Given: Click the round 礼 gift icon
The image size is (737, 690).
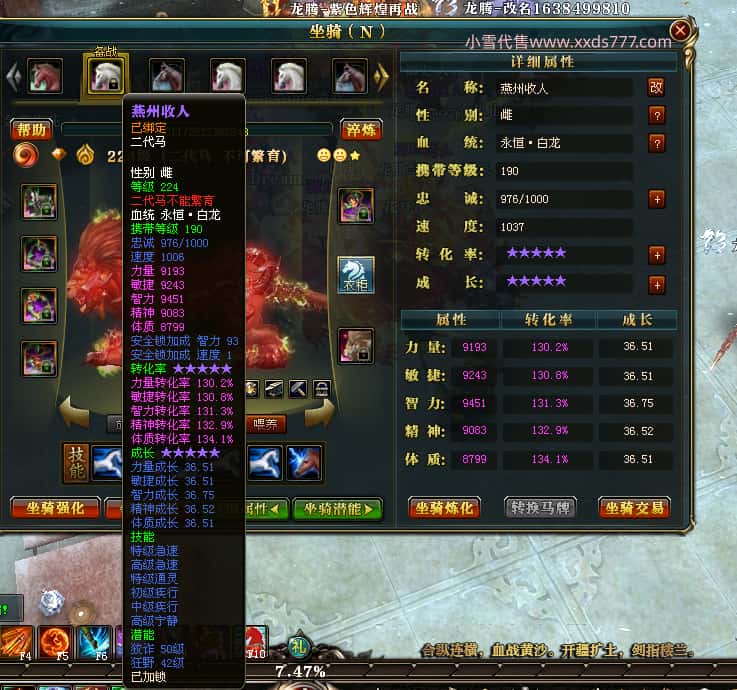Looking at the screenshot, I should click(299, 646).
